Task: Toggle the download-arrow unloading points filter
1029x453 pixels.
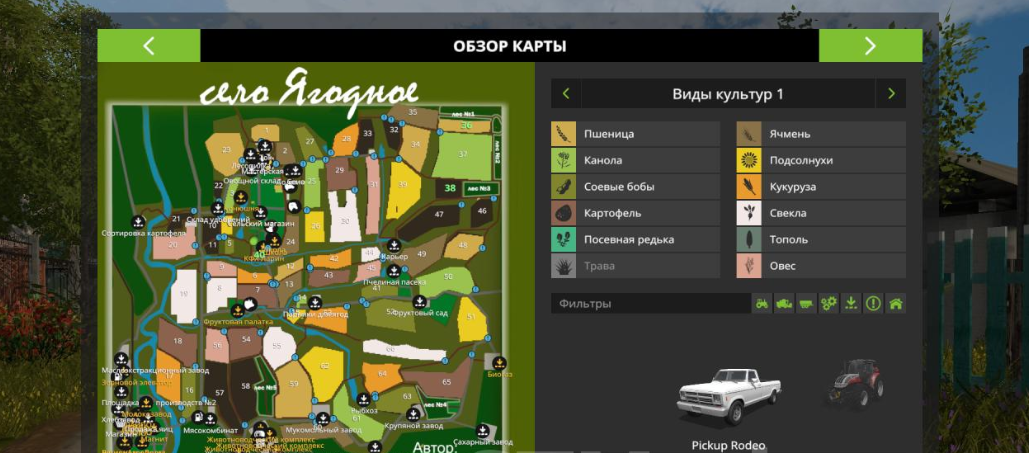Action: click(851, 304)
